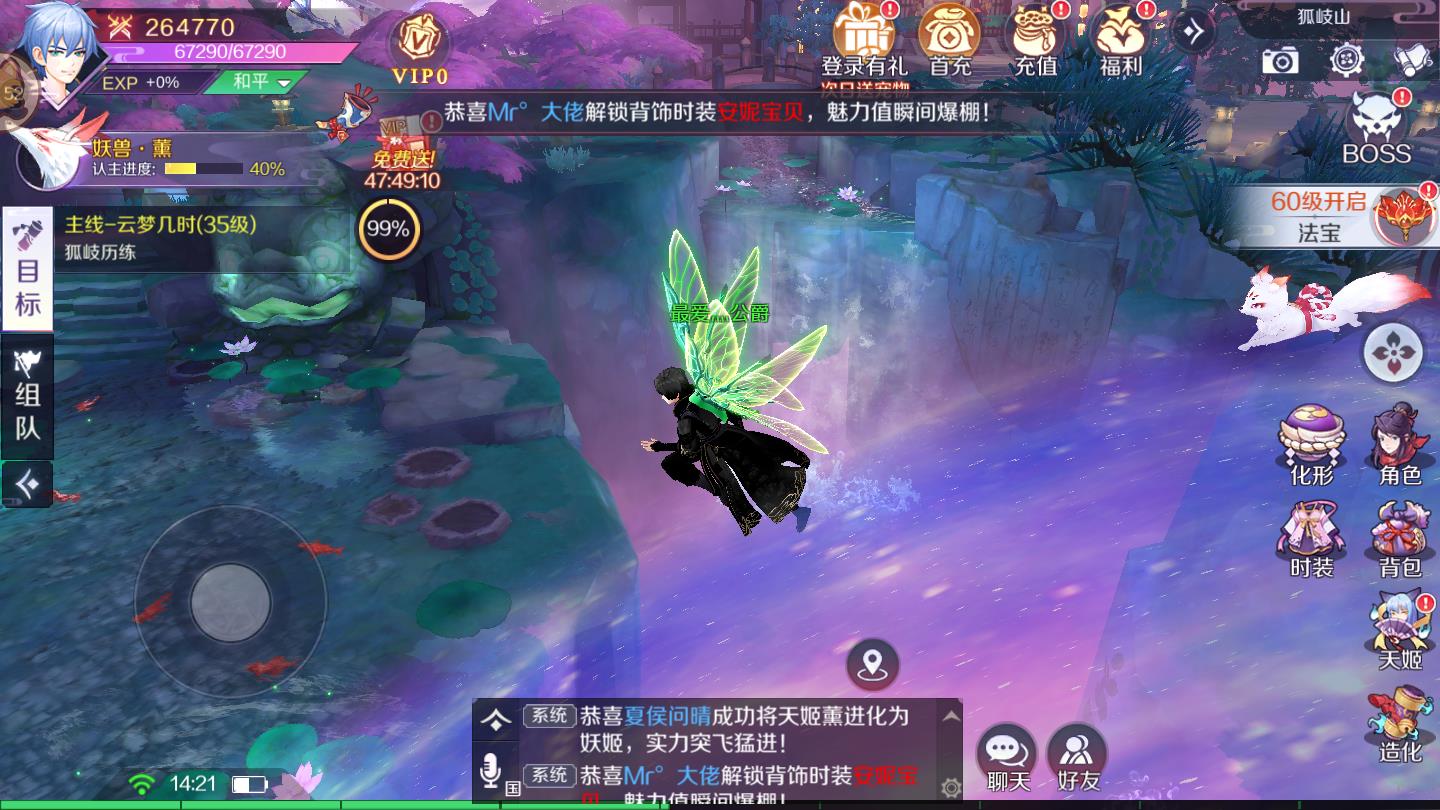Open the BOSS challenge panel
Viewport: 1440px width, 810px height.
click(1378, 125)
